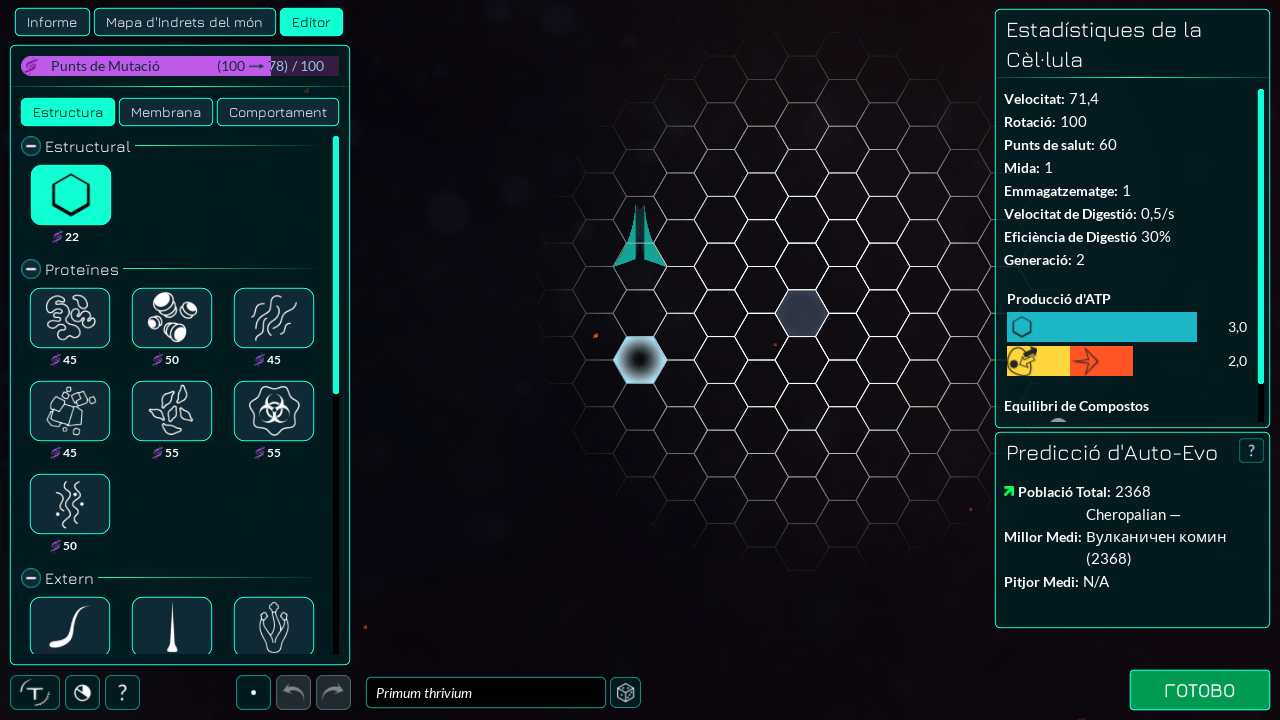Pick the Toxisome with biohazard icon
This screenshot has width=1280, height=720.
click(274, 411)
